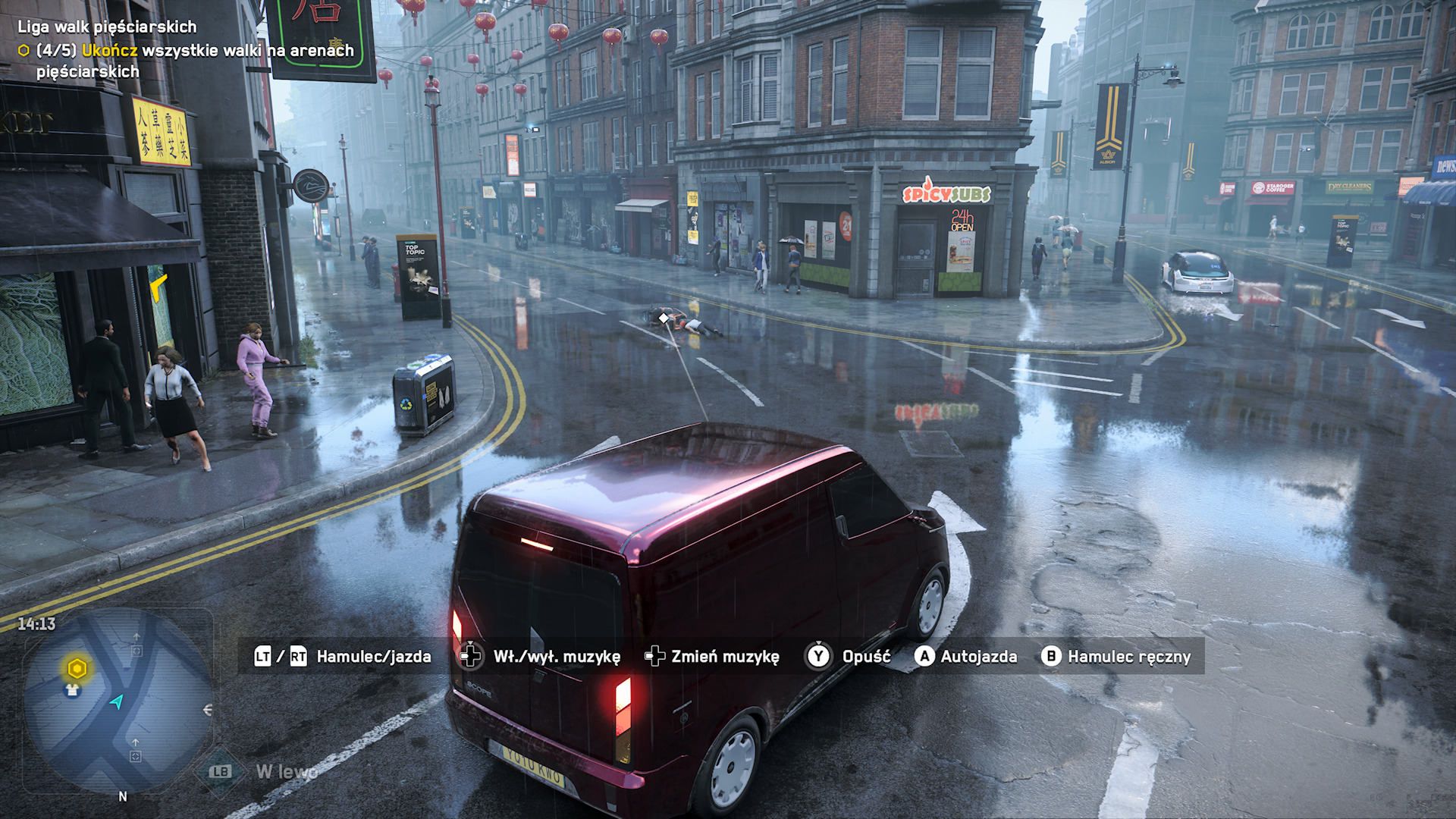Select the yellow hexagon objective marker on minimap

[x=77, y=668]
